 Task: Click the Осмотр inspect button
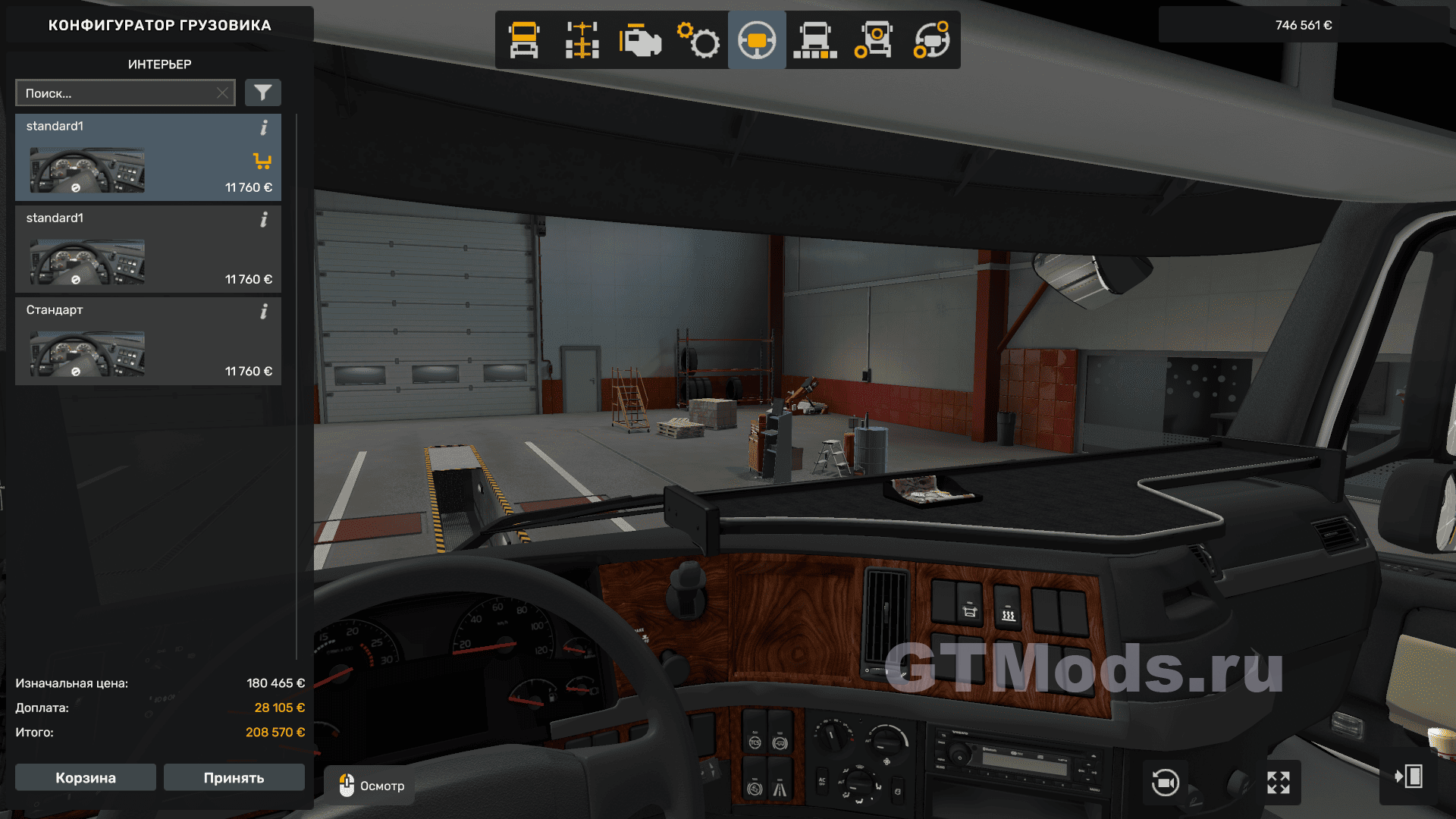[x=371, y=786]
